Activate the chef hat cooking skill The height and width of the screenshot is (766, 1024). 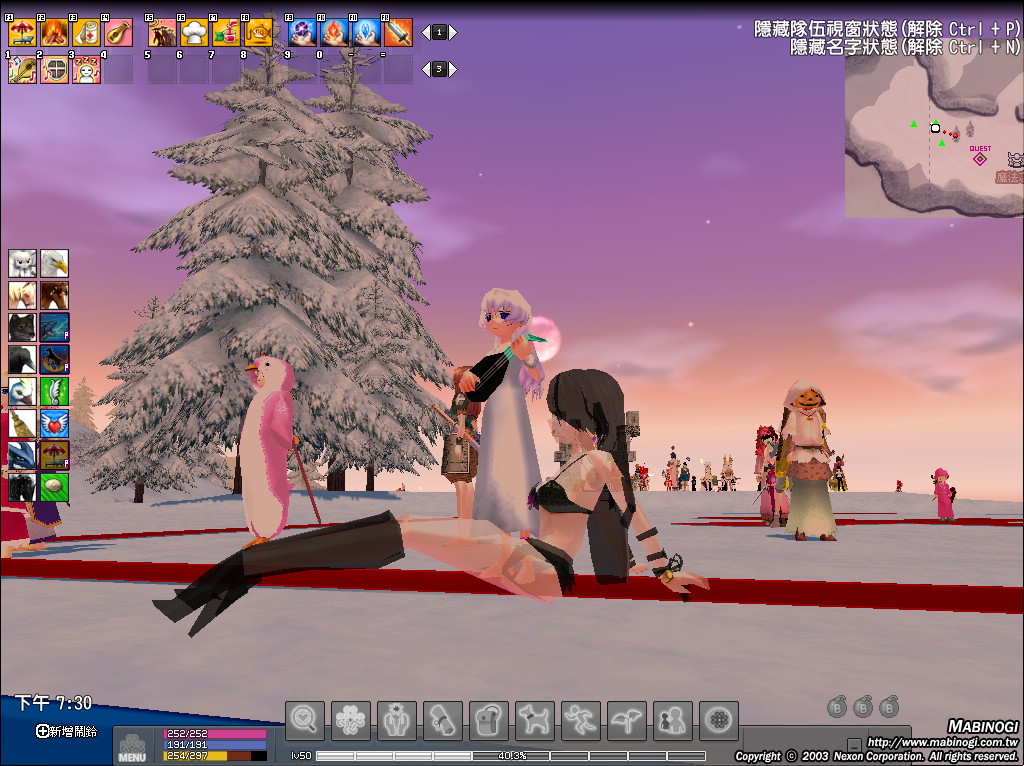(x=194, y=33)
